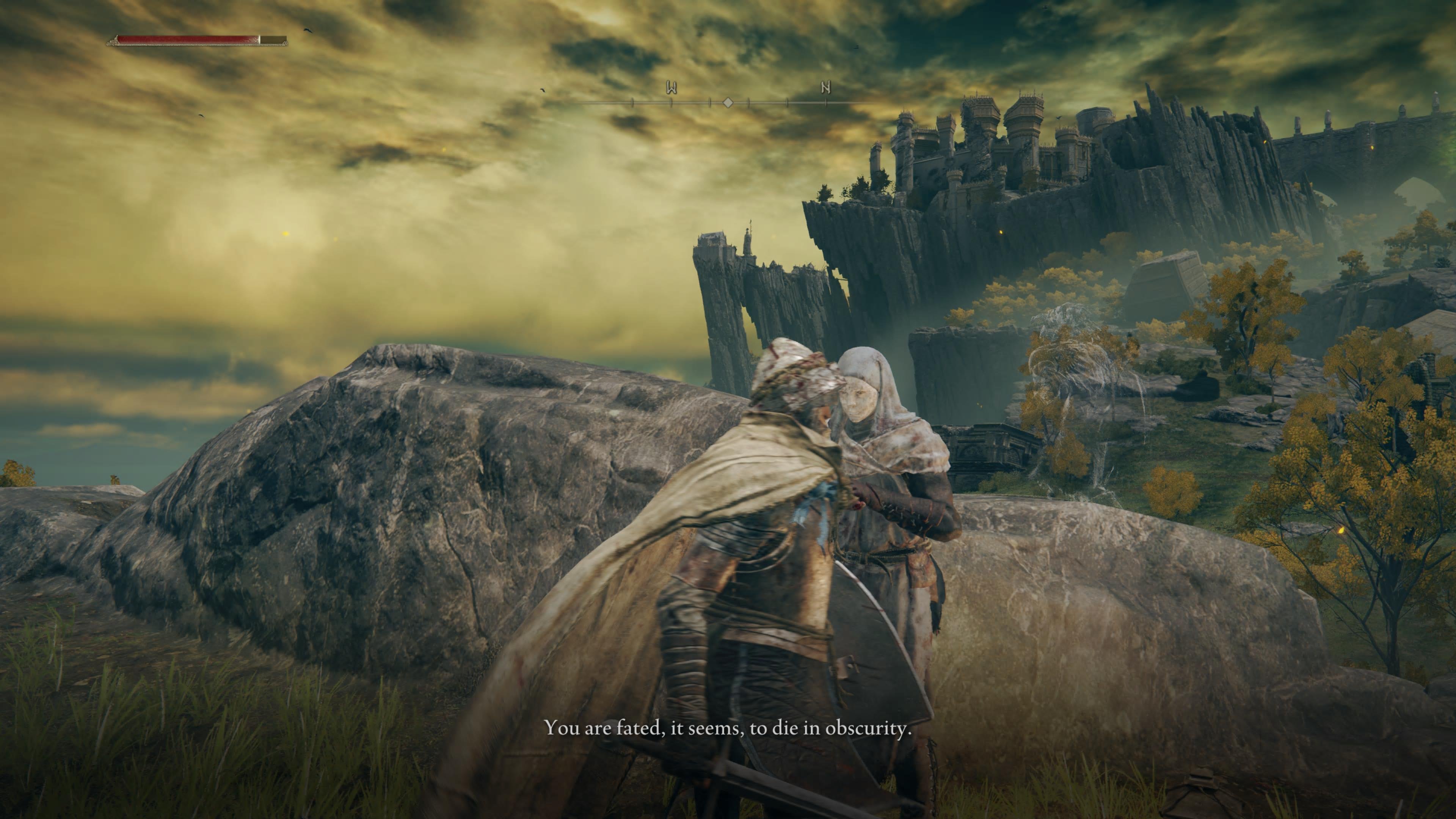Click the W marker on the compass

tap(672, 88)
